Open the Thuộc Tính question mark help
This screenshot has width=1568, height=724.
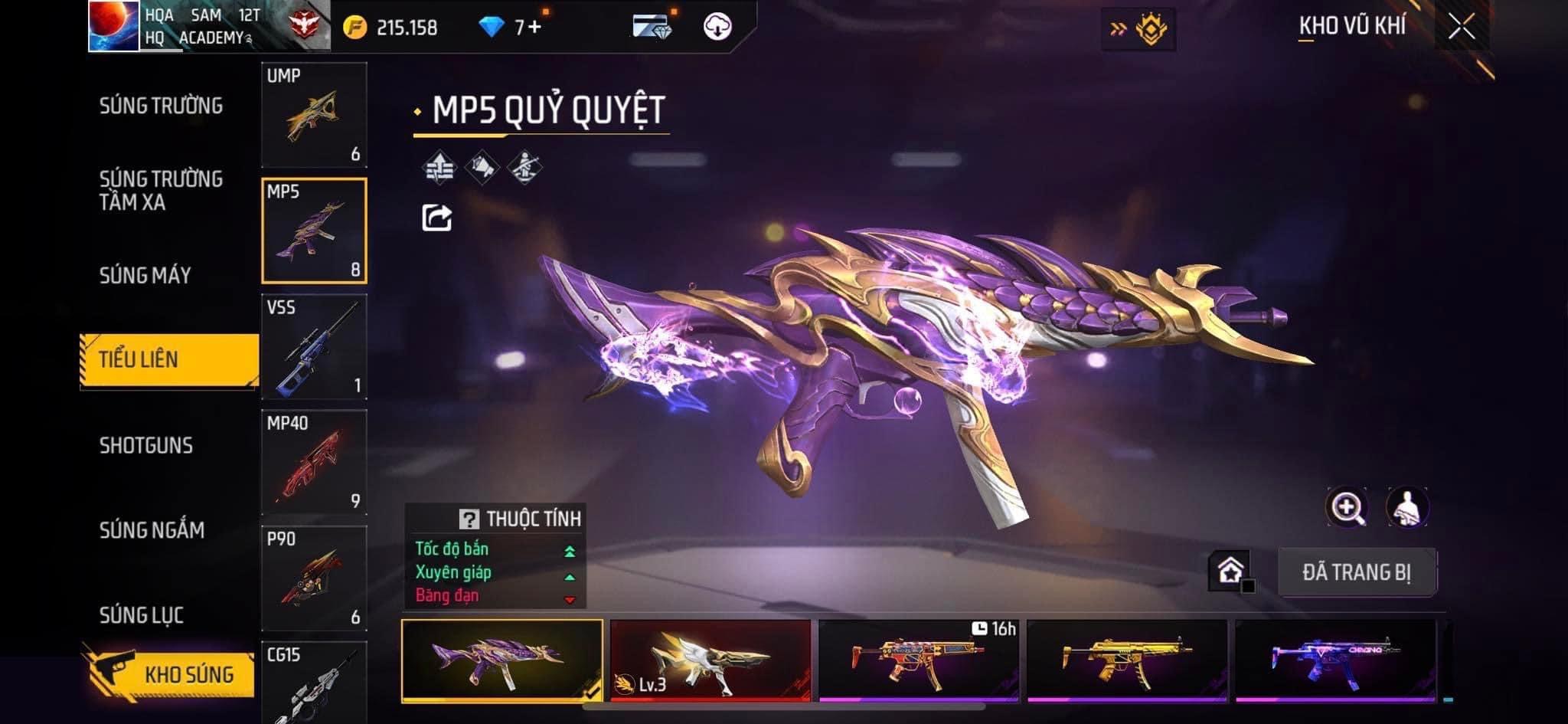tap(469, 519)
